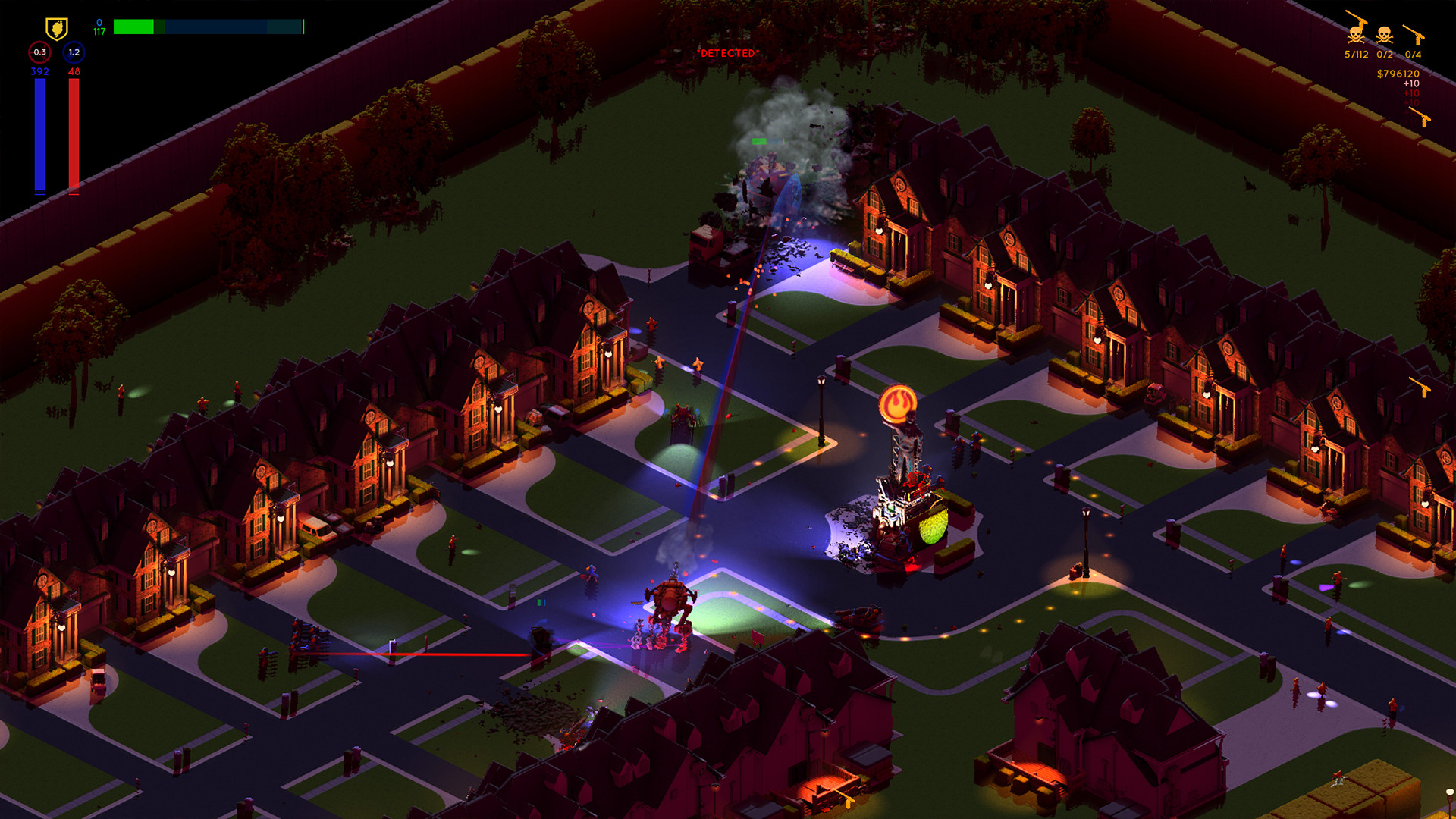This screenshot has width=1456, height=819.
Task: Click the blue 0 ammo count beside the health bar
Action: (x=99, y=22)
